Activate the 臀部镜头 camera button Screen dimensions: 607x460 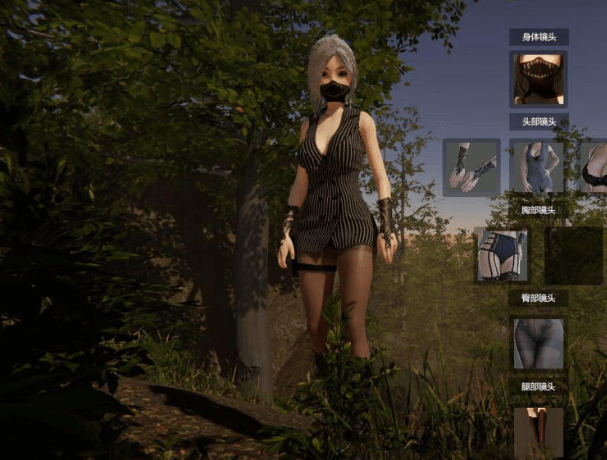(x=539, y=298)
